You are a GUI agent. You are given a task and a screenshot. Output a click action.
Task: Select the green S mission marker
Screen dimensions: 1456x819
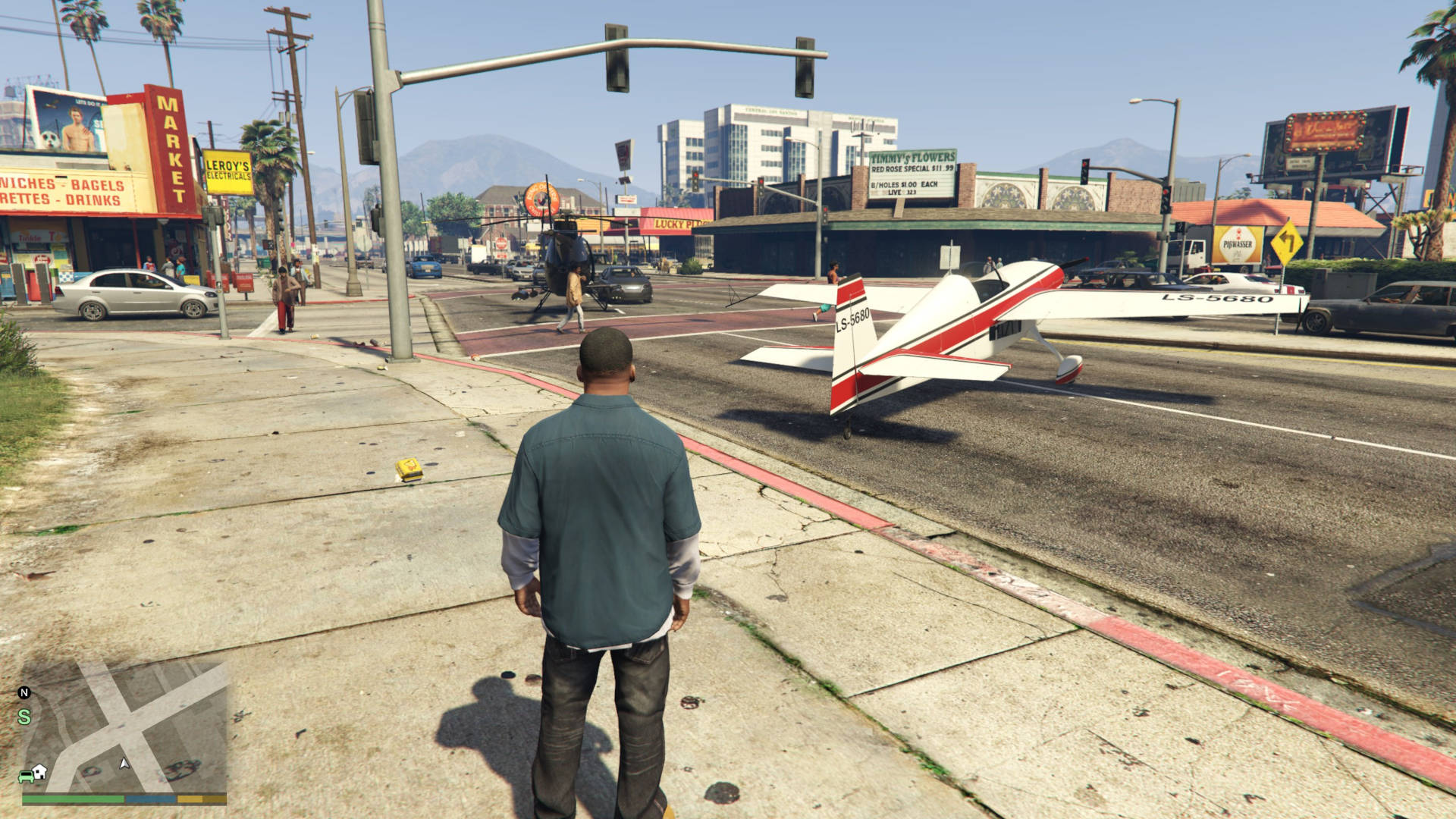pyautogui.click(x=25, y=717)
